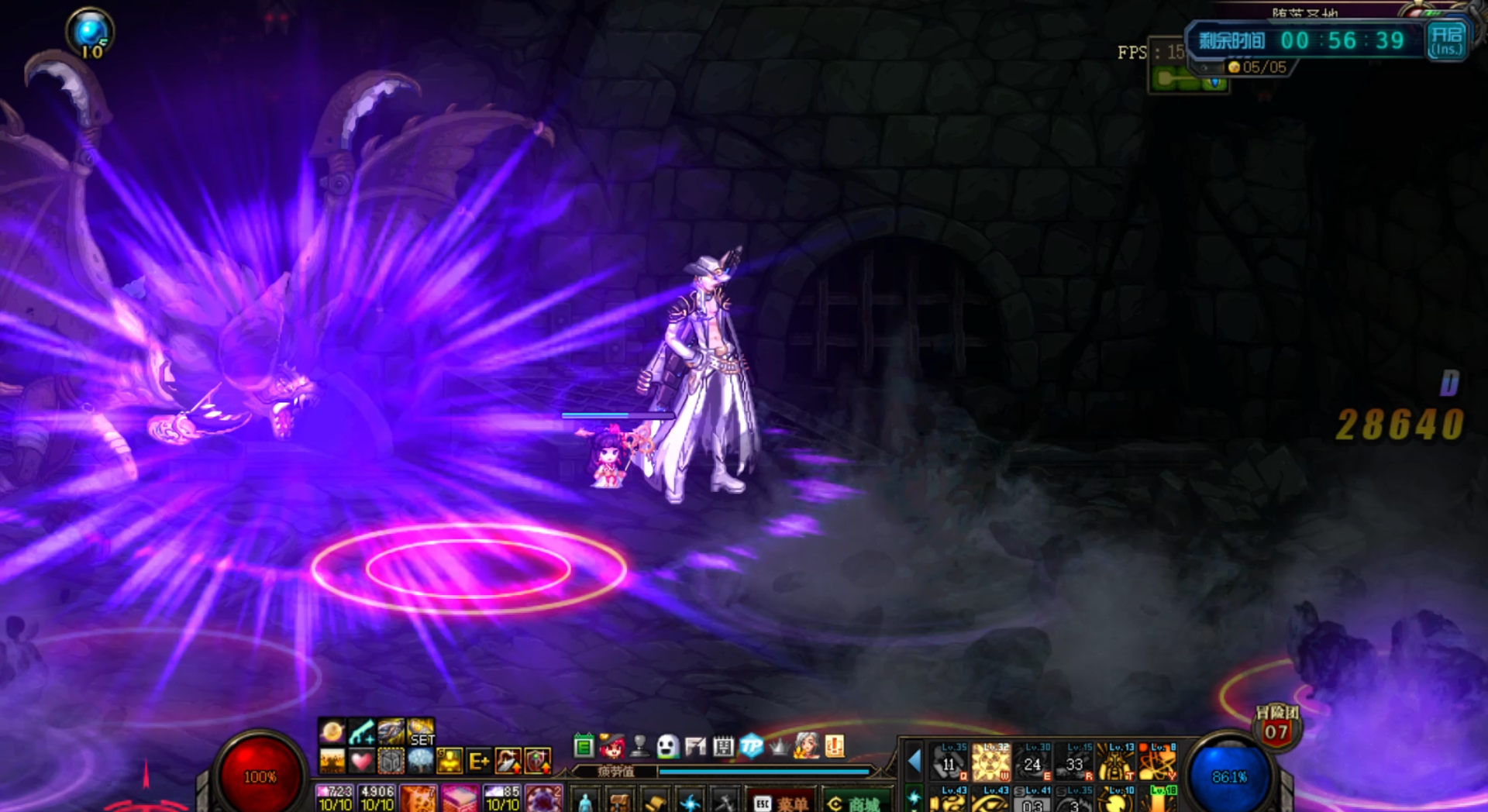Open the 冒险团 07 badge

tap(1276, 726)
